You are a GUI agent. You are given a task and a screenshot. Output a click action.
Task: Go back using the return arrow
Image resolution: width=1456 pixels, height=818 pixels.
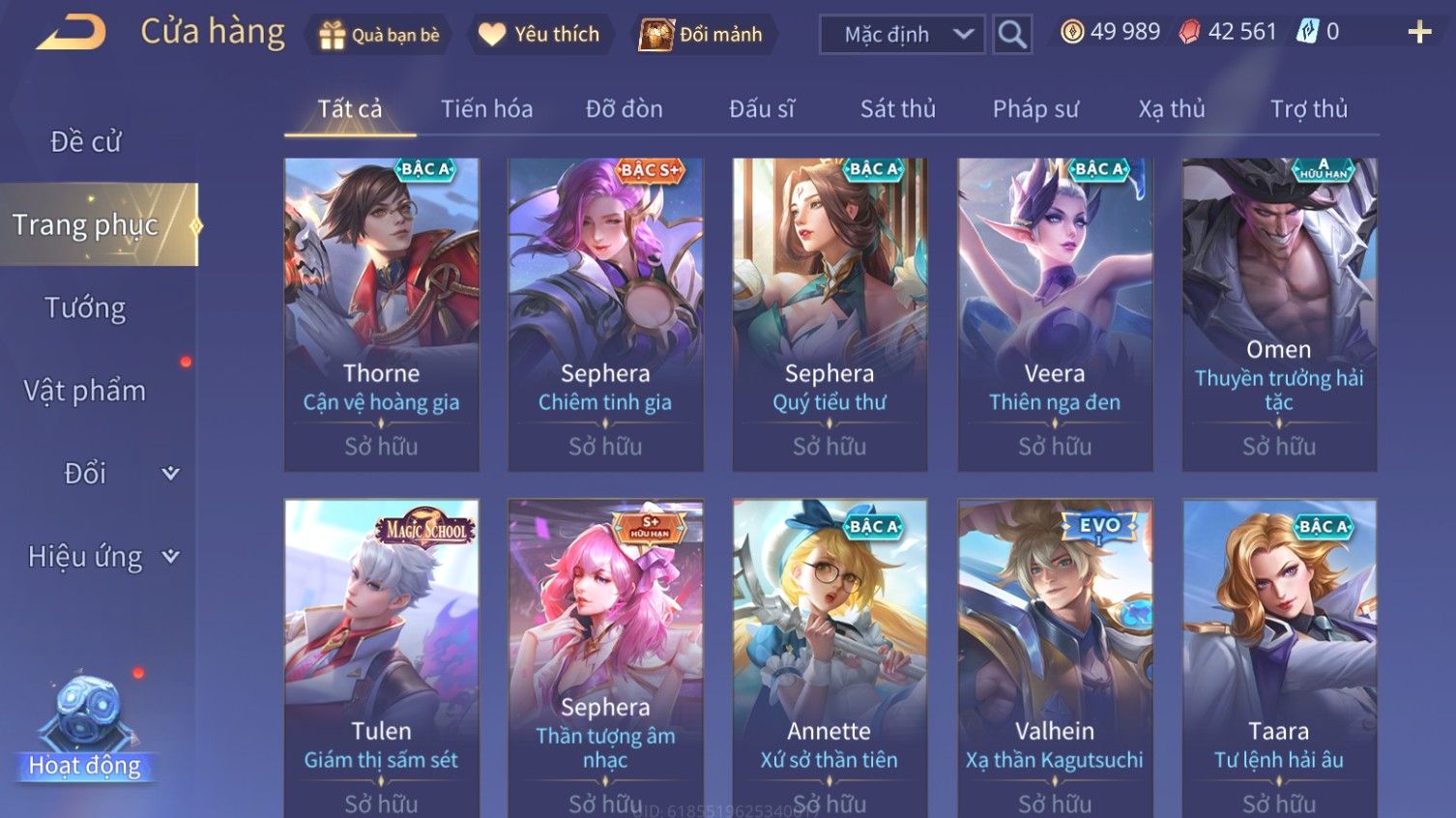71,33
